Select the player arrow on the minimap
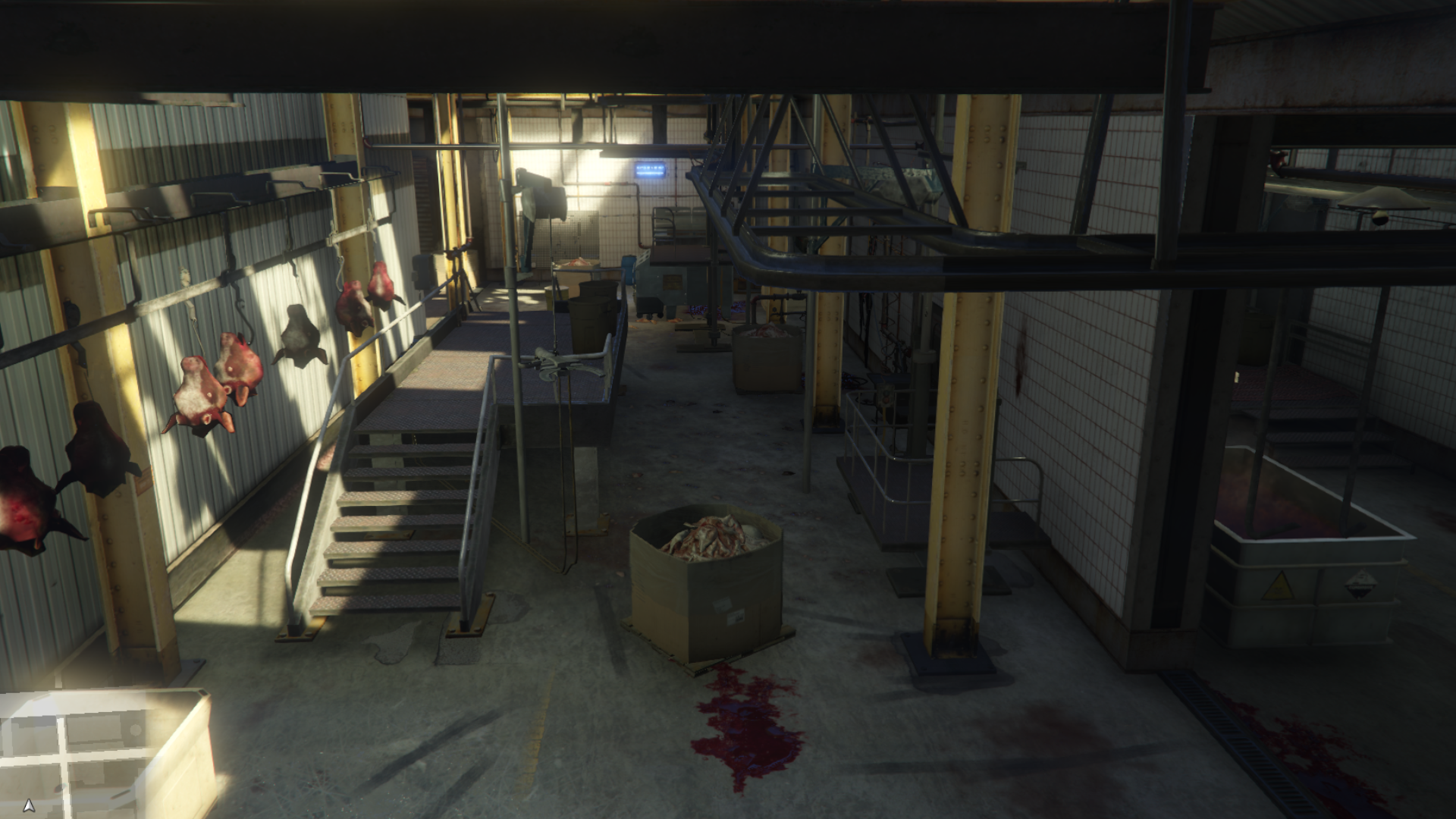The width and height of the screenshot is (1456, 819). click(29, 805)
